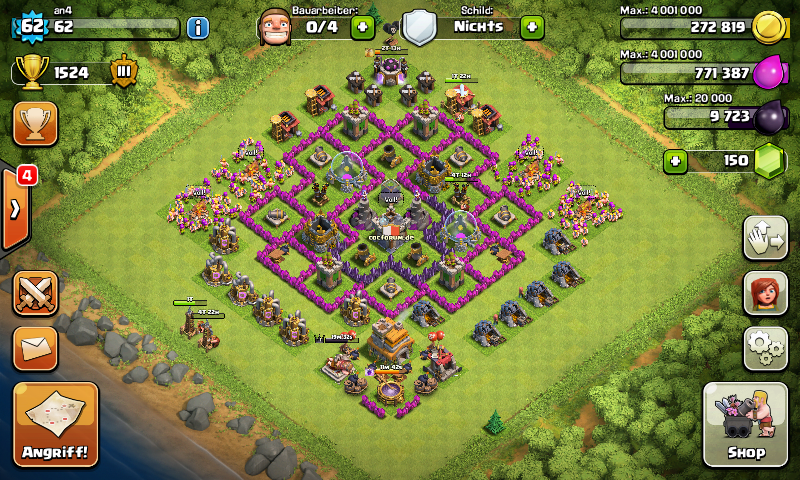
Task: Add gems with green plus button
Action: (676, 160)
